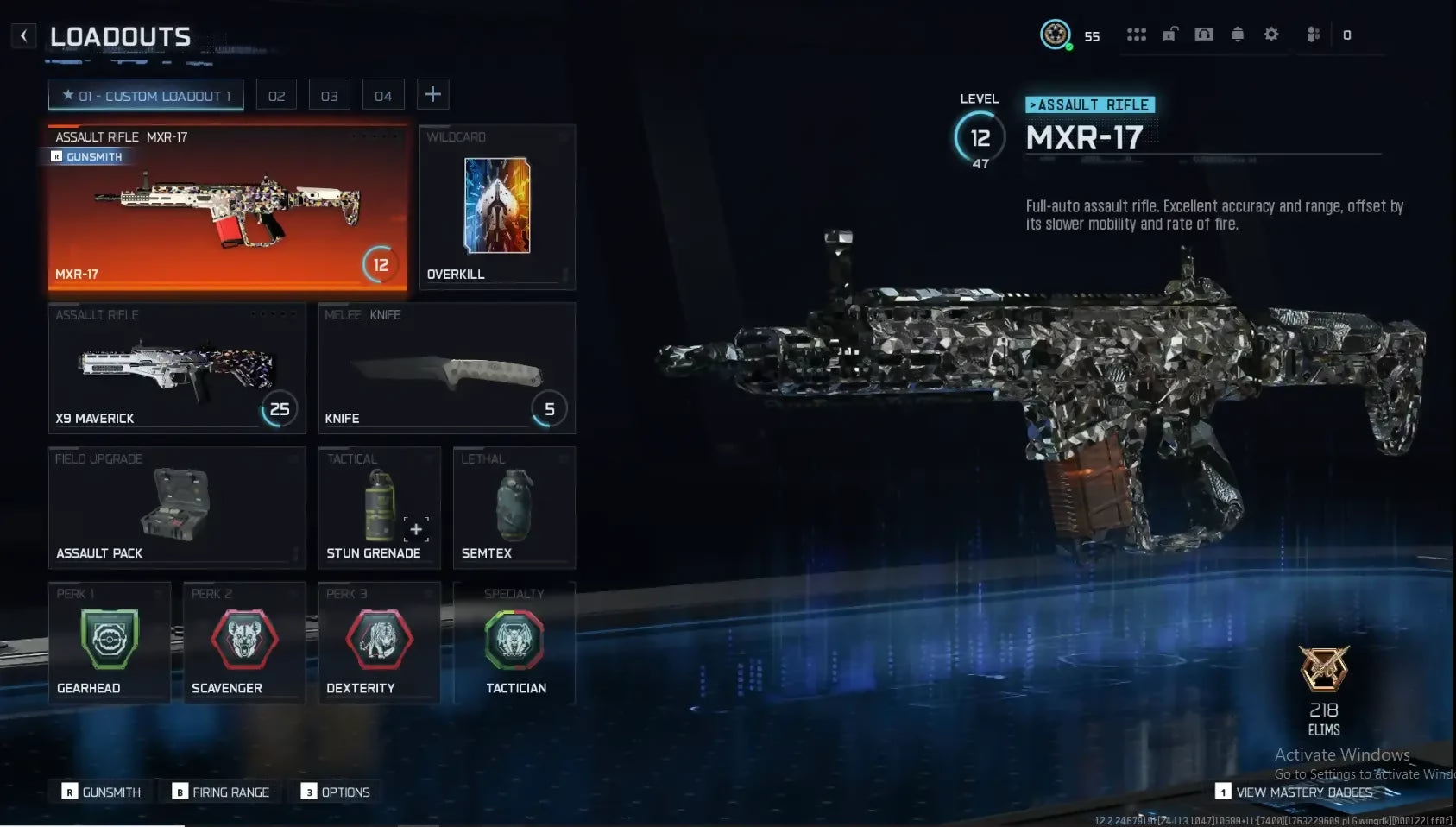The image size is (1456, 827).
Task: Switch to the Custom Loadout 1 tab
Action: tap(146, 96)
